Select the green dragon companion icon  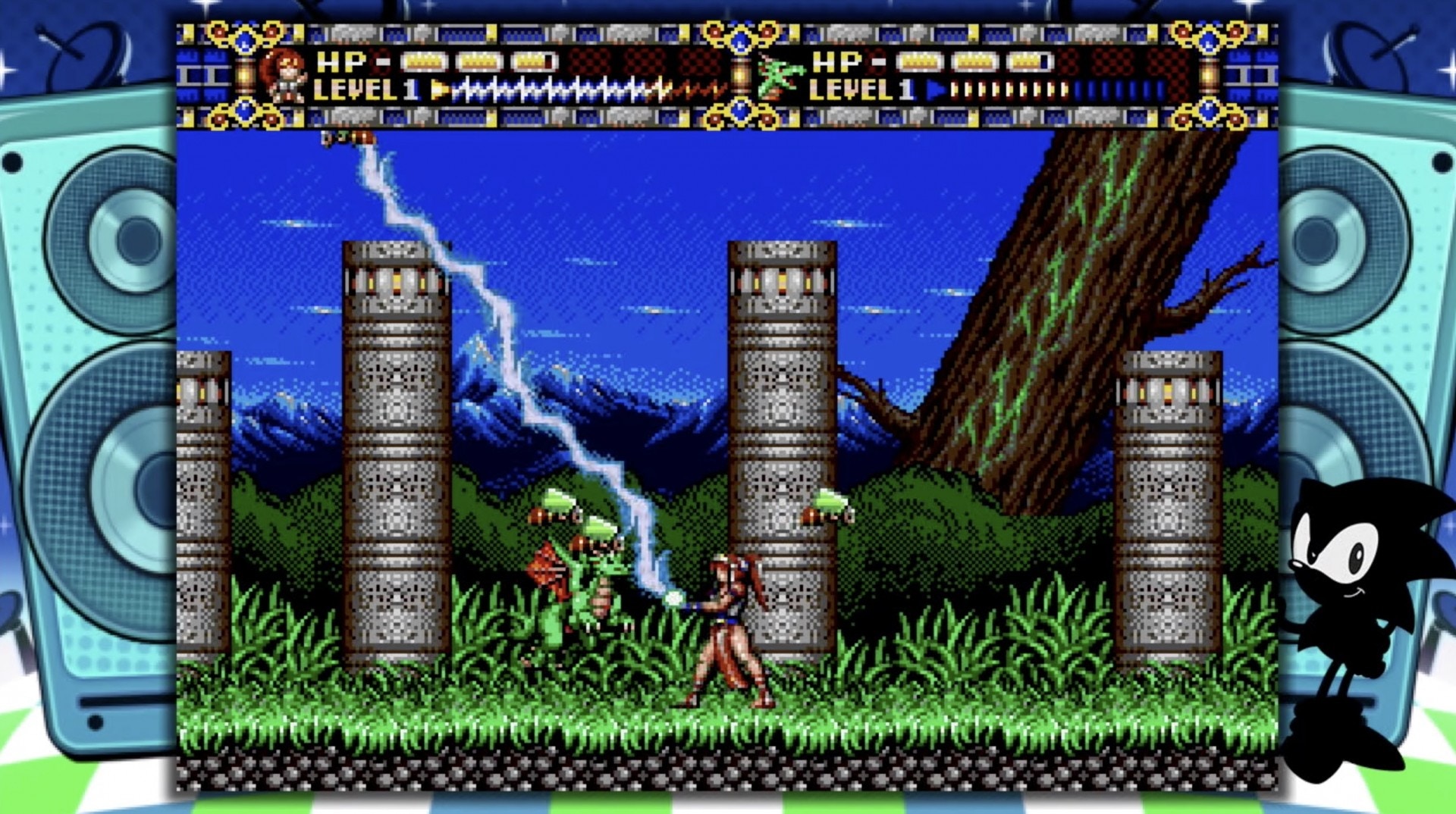tap(780, 77)
